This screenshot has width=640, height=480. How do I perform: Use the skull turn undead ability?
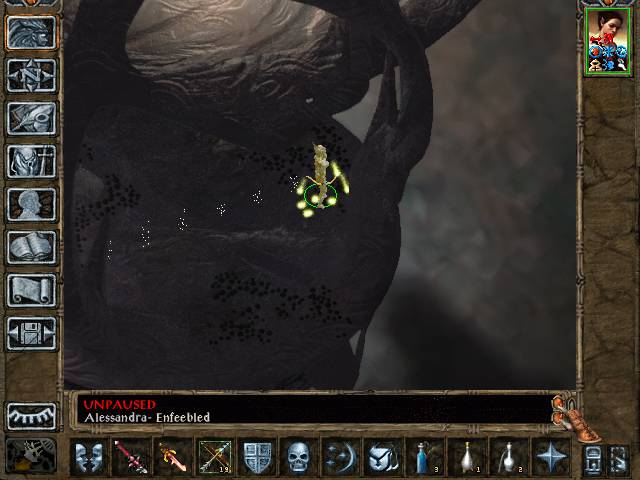[299, 457]
